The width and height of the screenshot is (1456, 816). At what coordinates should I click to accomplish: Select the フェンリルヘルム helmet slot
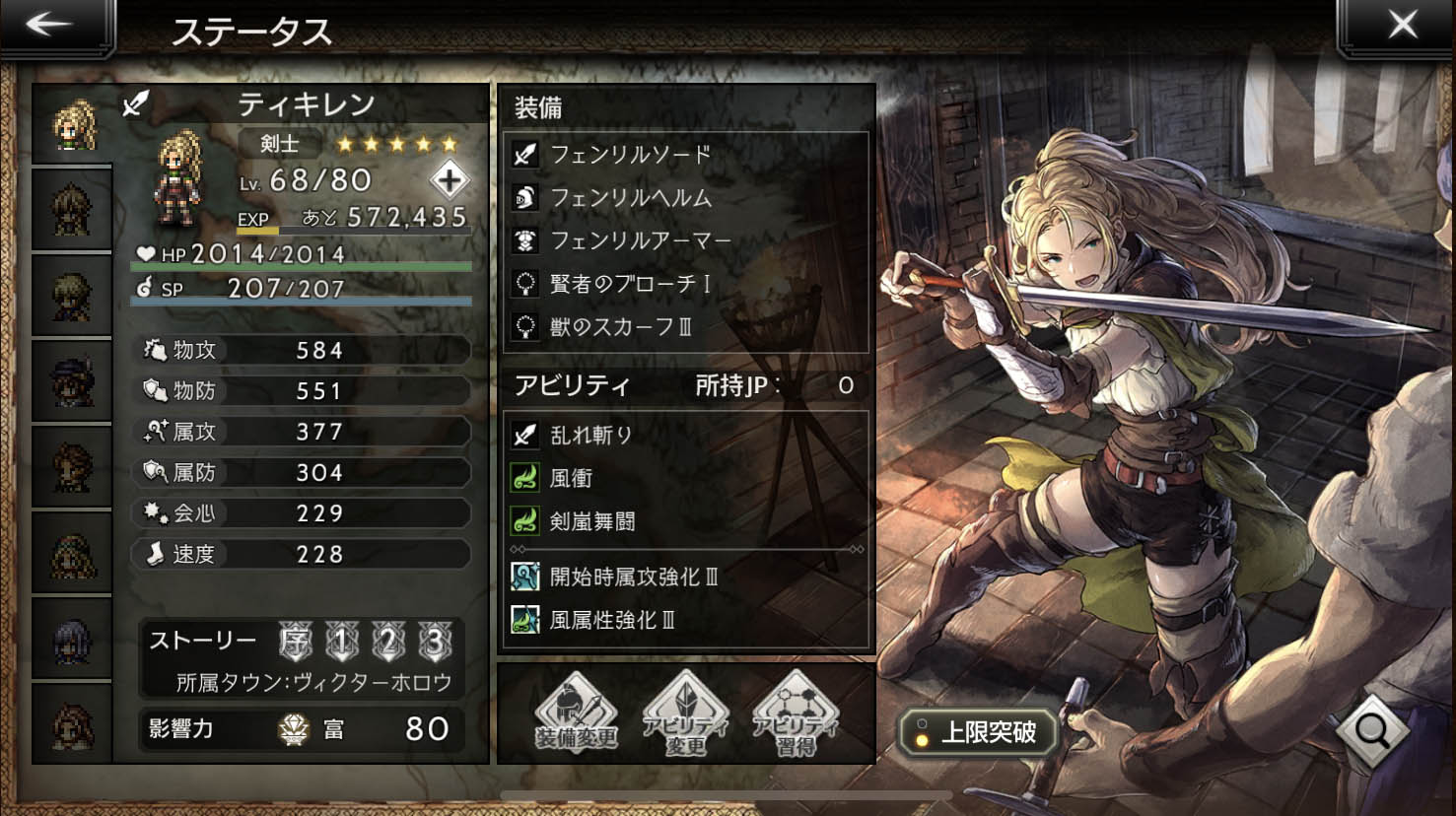629,198
